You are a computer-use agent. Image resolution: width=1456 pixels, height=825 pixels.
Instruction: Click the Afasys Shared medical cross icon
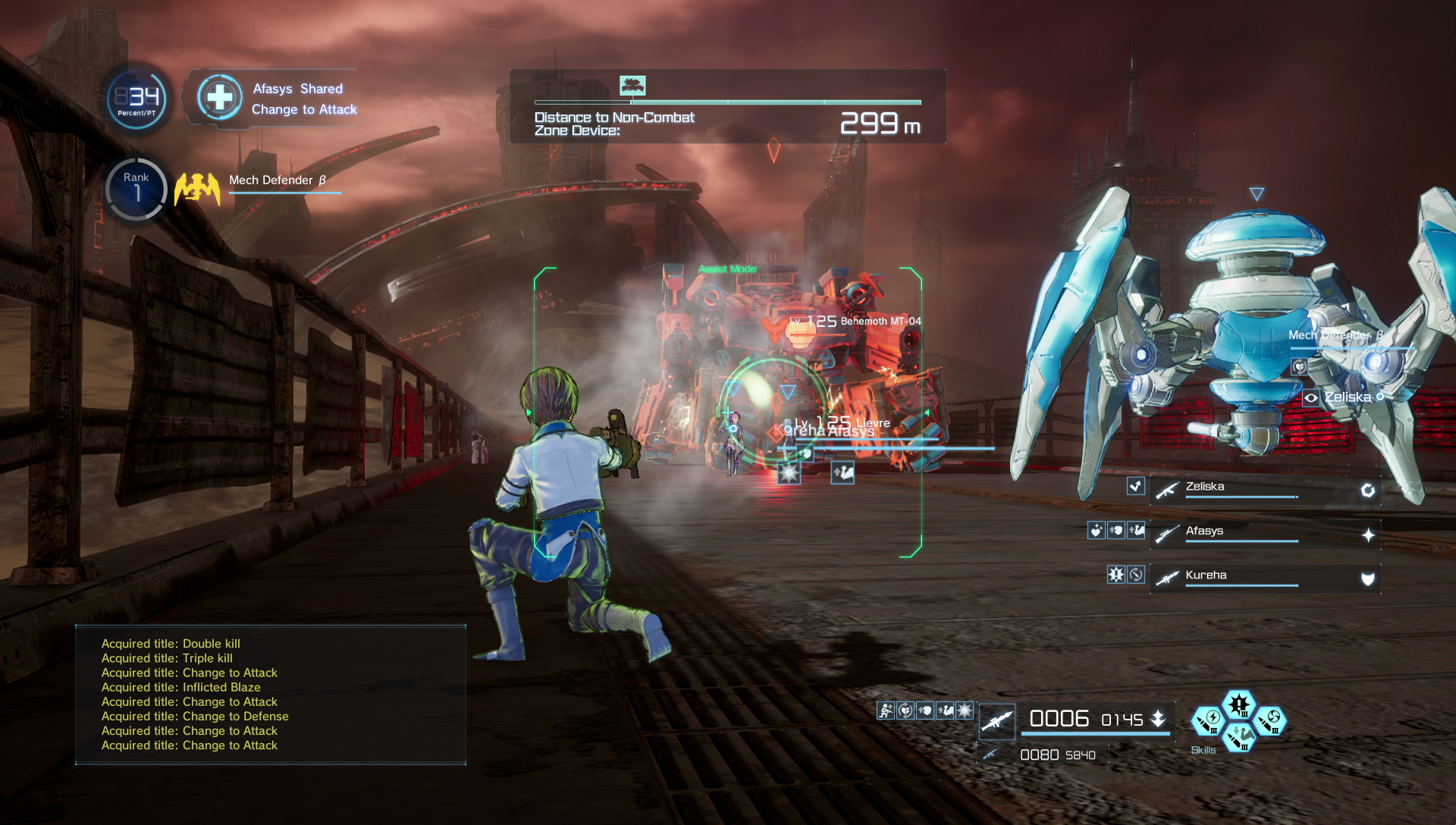coord(220,97)
